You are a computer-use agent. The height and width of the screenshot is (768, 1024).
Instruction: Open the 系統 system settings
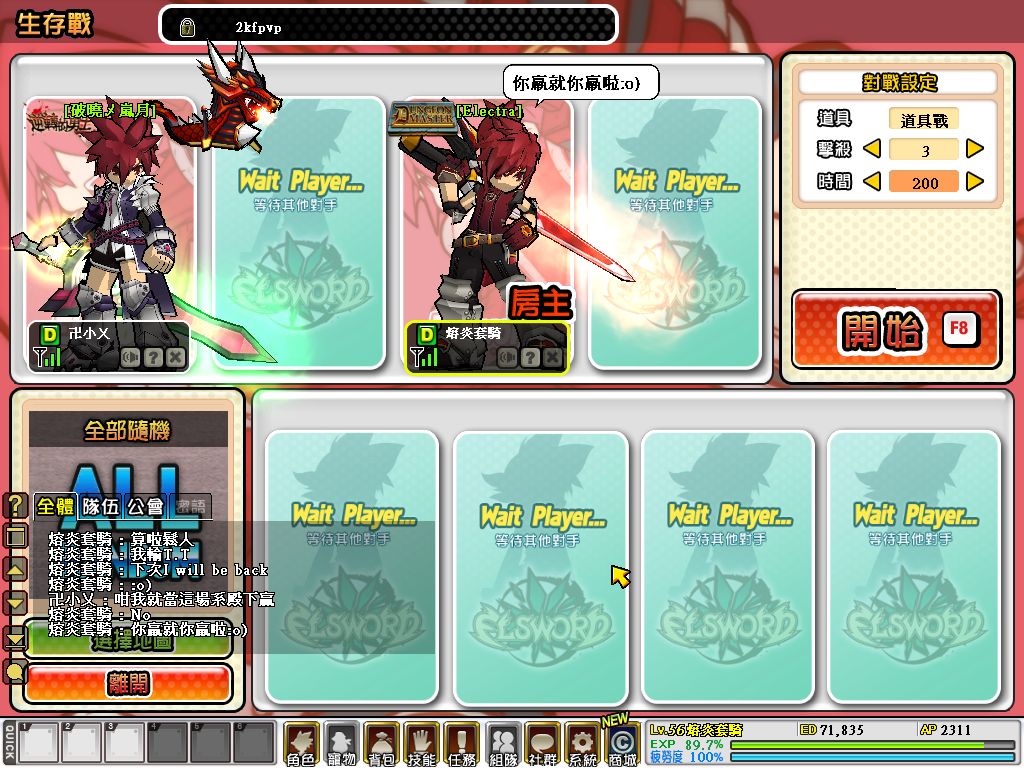[x=581, y=744]
